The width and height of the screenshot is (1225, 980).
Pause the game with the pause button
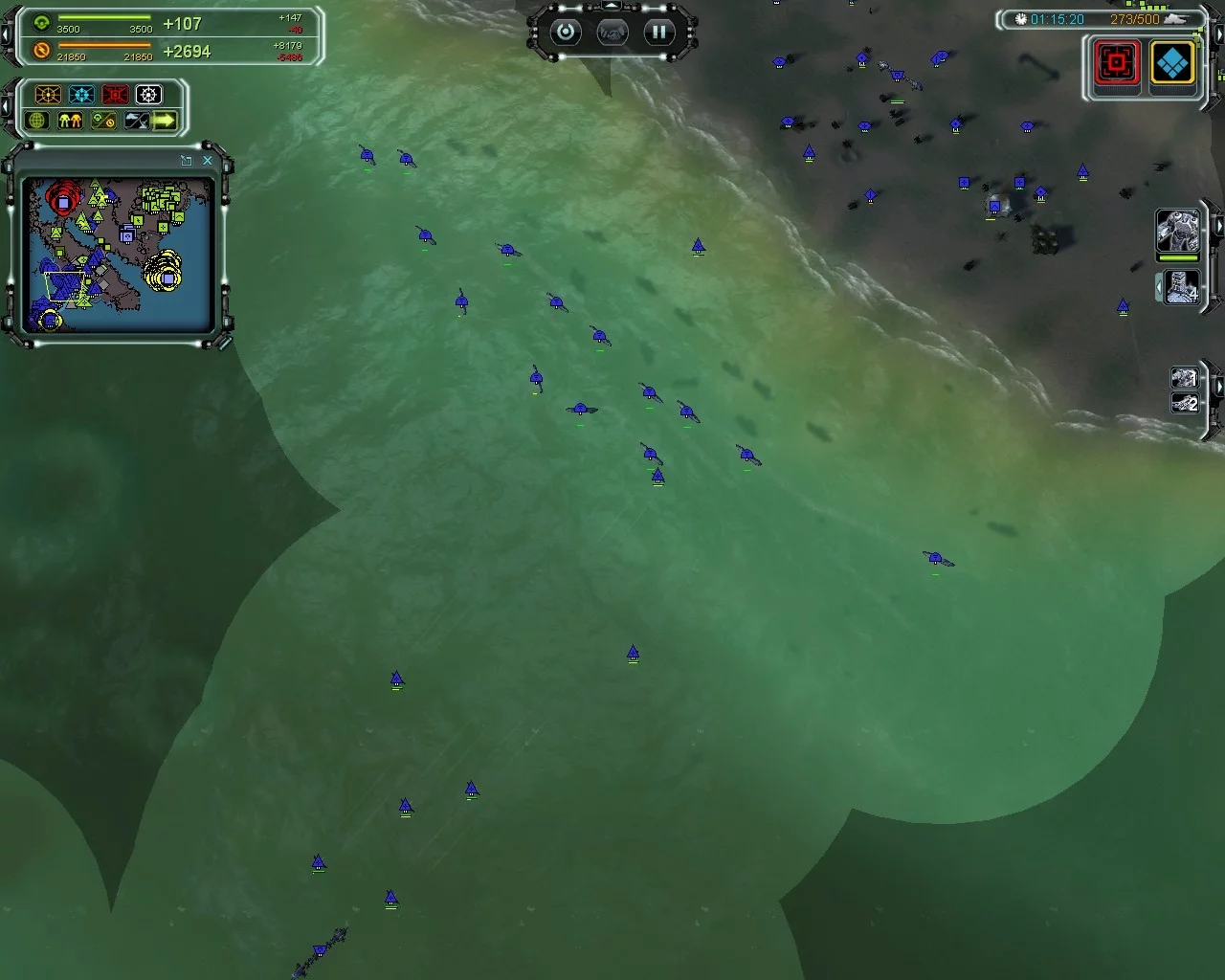pos(658,33)
